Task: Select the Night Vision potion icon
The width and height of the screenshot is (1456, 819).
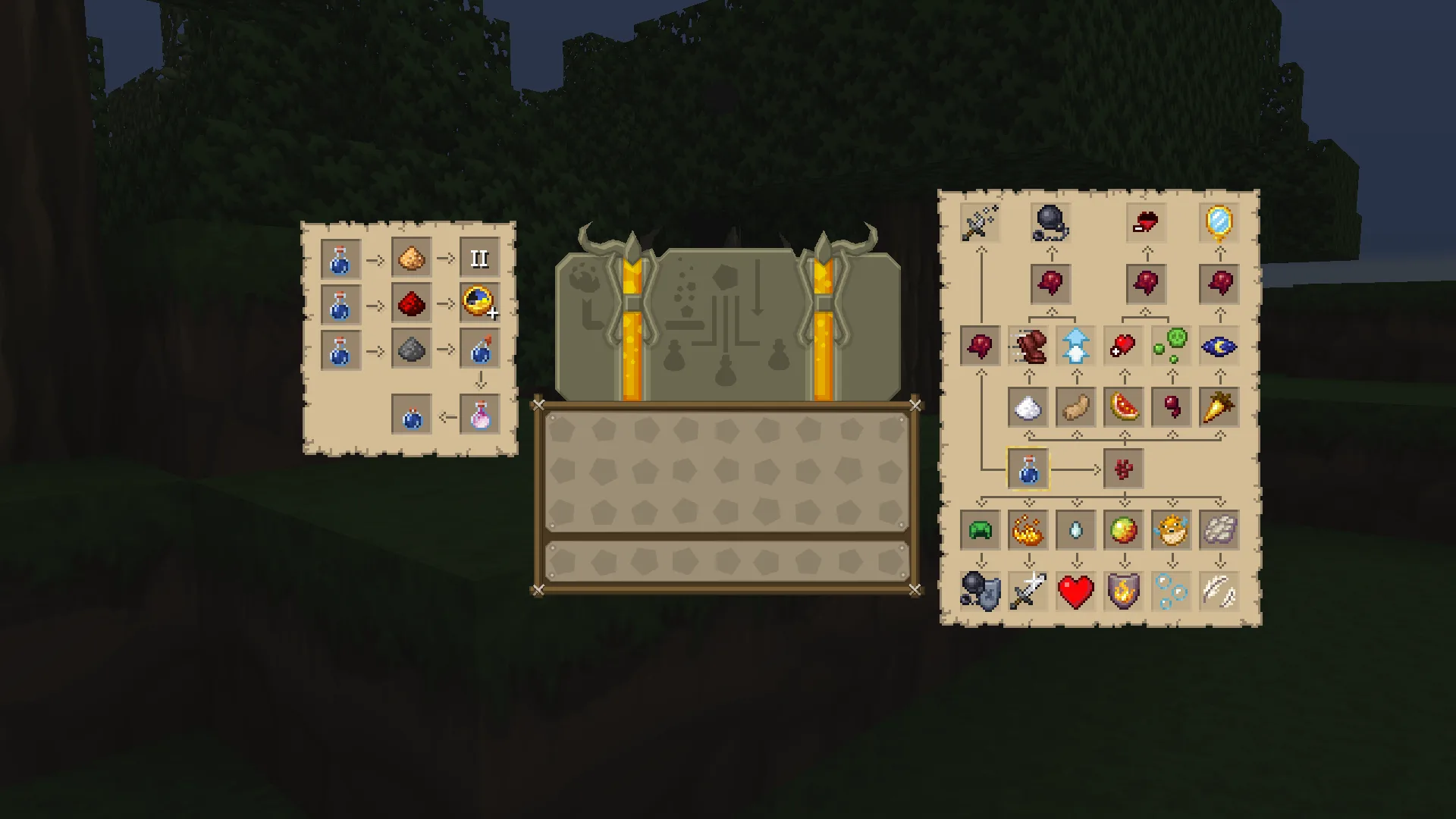Action: (x=1219, y=347)
